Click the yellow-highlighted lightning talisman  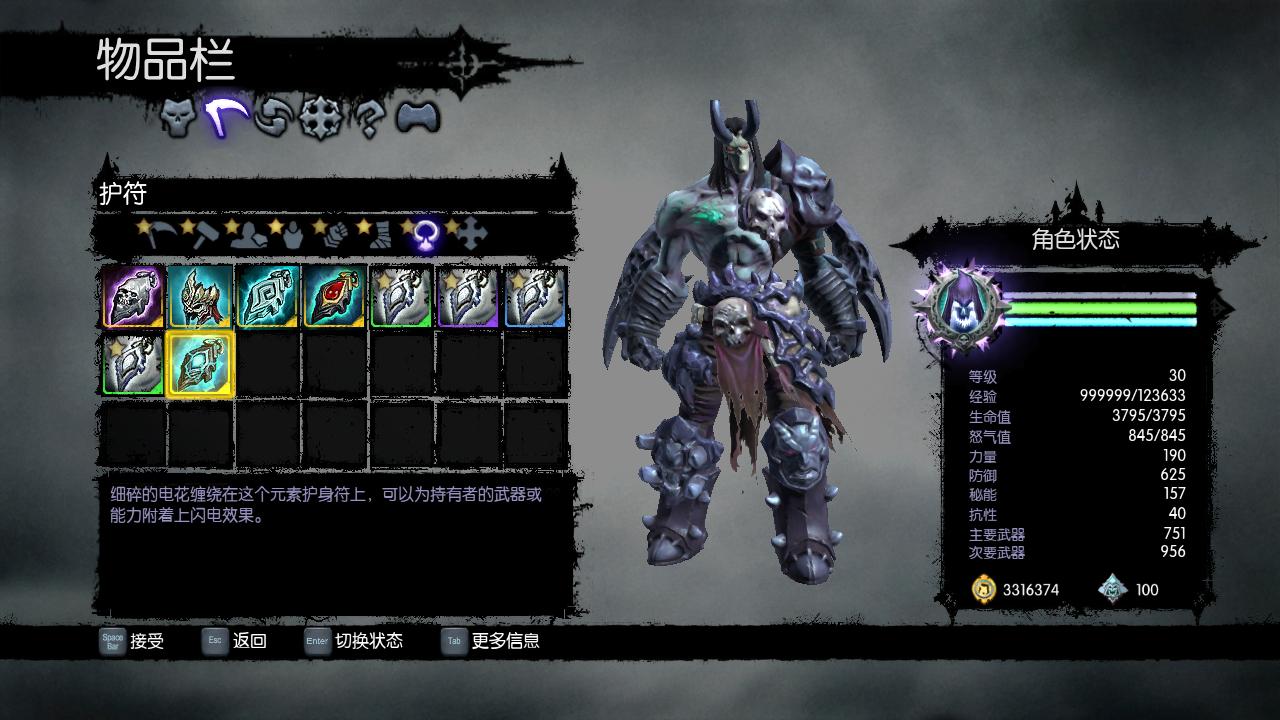click(200, 365)
